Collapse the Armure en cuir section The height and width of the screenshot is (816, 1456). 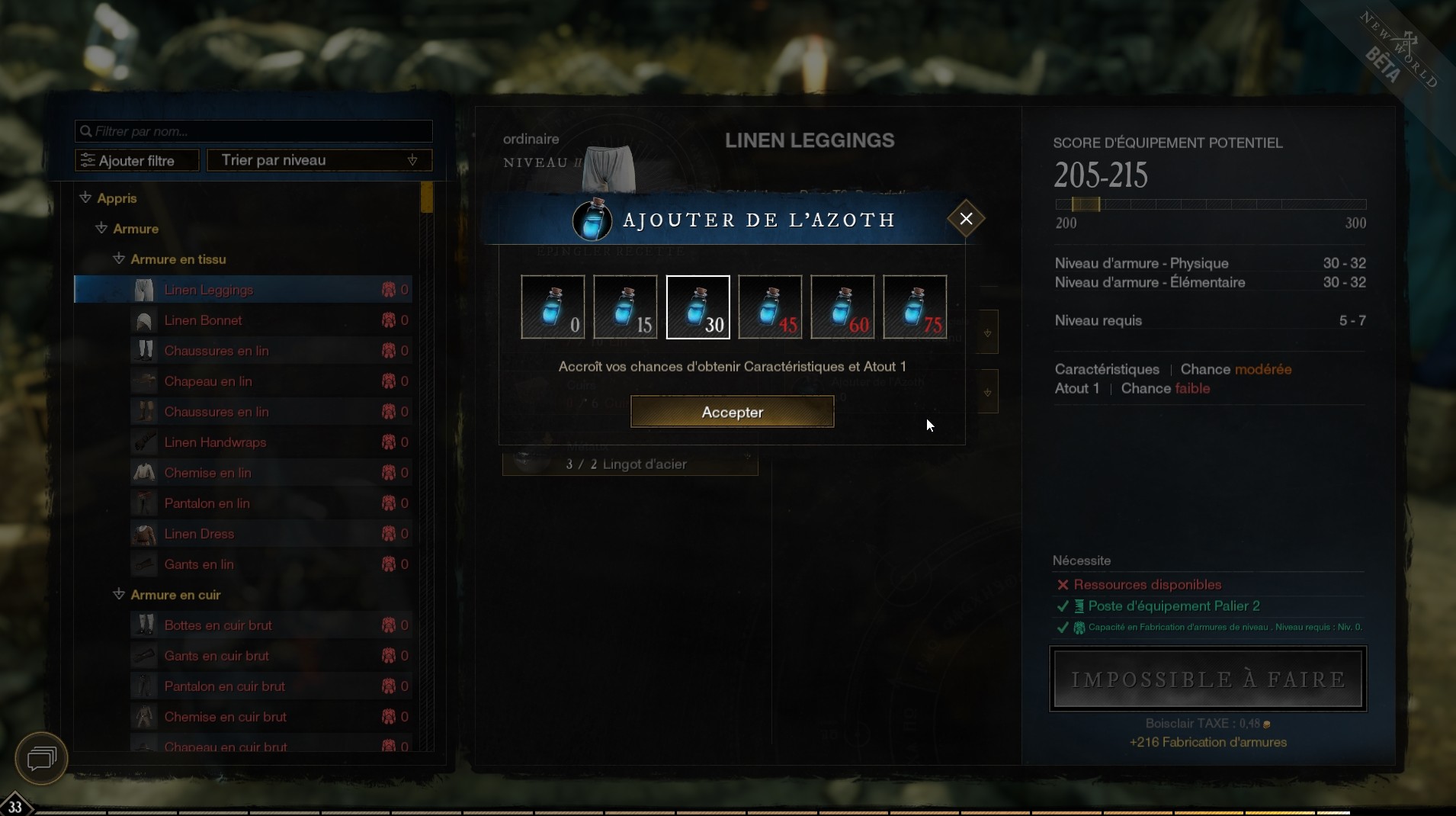(119, 595)
